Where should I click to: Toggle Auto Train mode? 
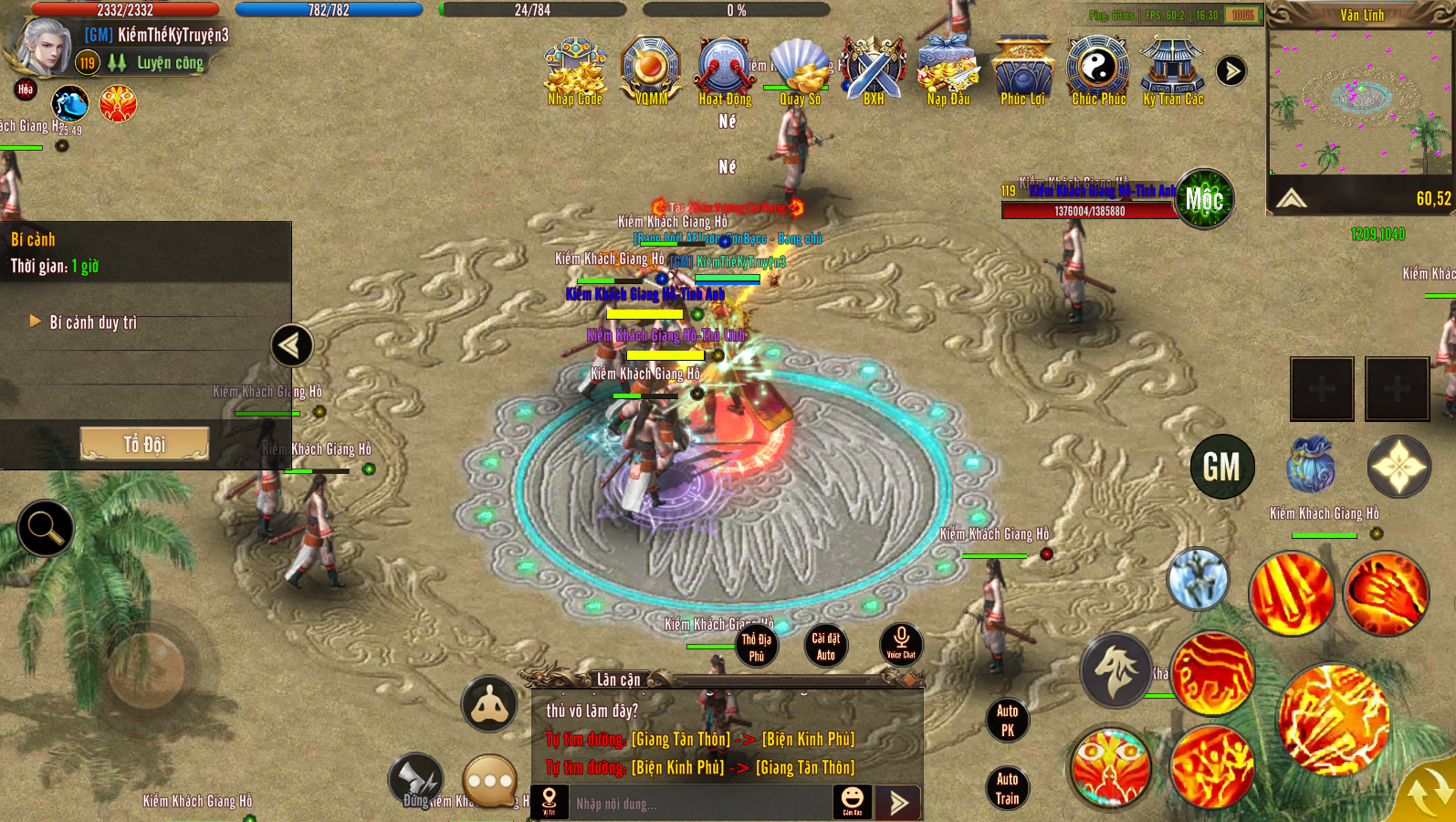1007,788
